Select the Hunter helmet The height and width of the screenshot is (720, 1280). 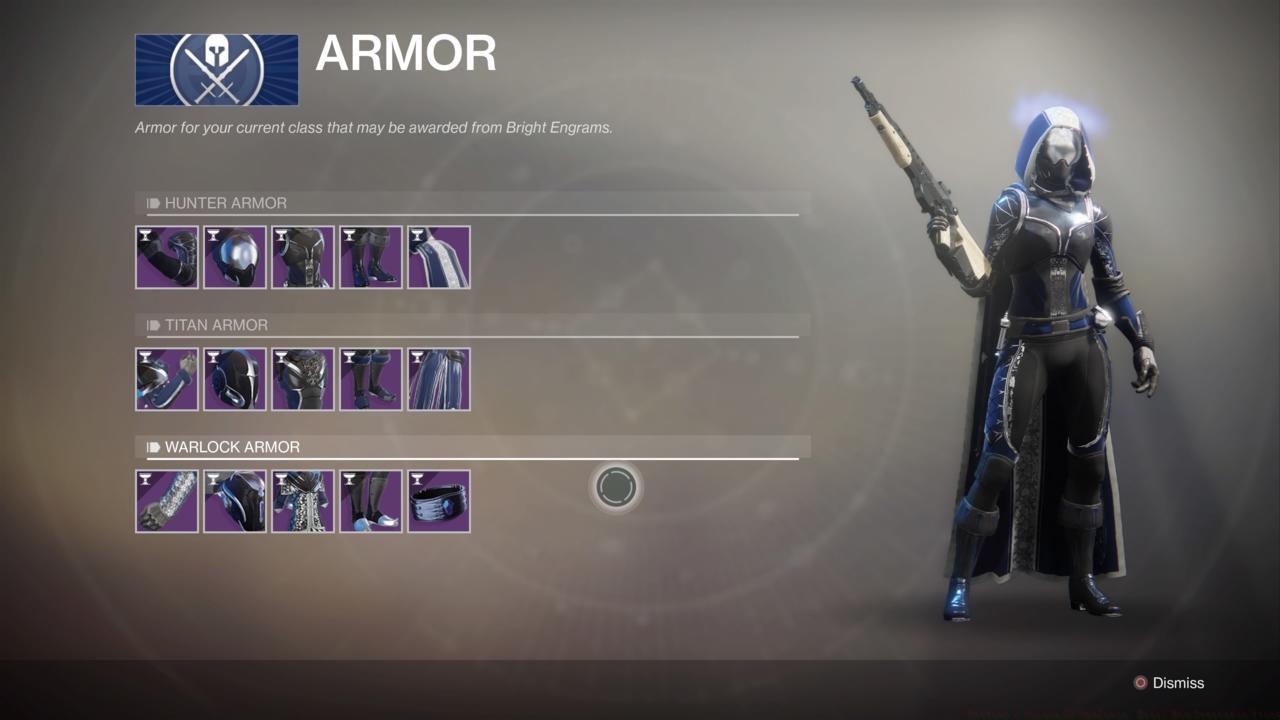tap(234, 257)
